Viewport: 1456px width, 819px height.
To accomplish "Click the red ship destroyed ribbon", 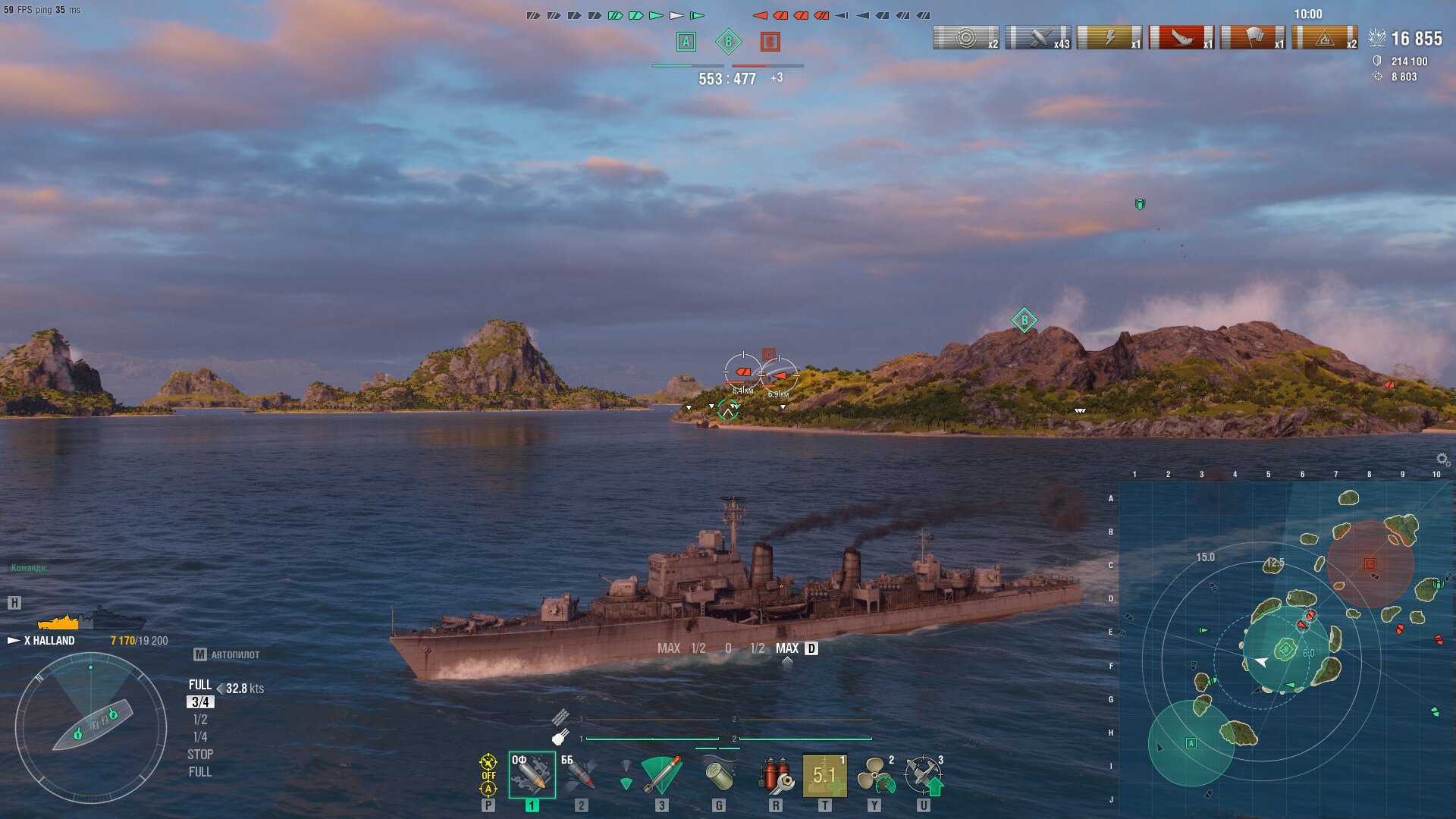I will coord(1181,37).
